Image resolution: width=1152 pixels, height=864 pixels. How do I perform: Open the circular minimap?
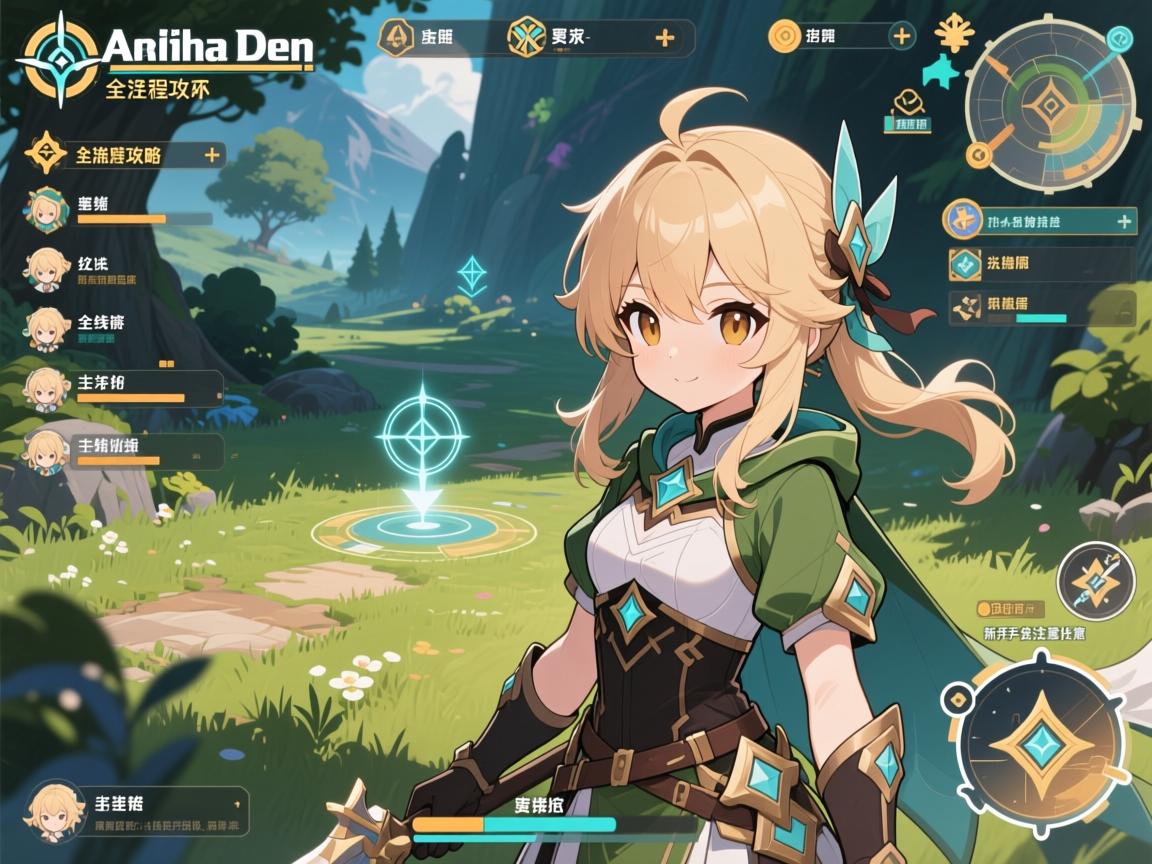coord(1050,103)
